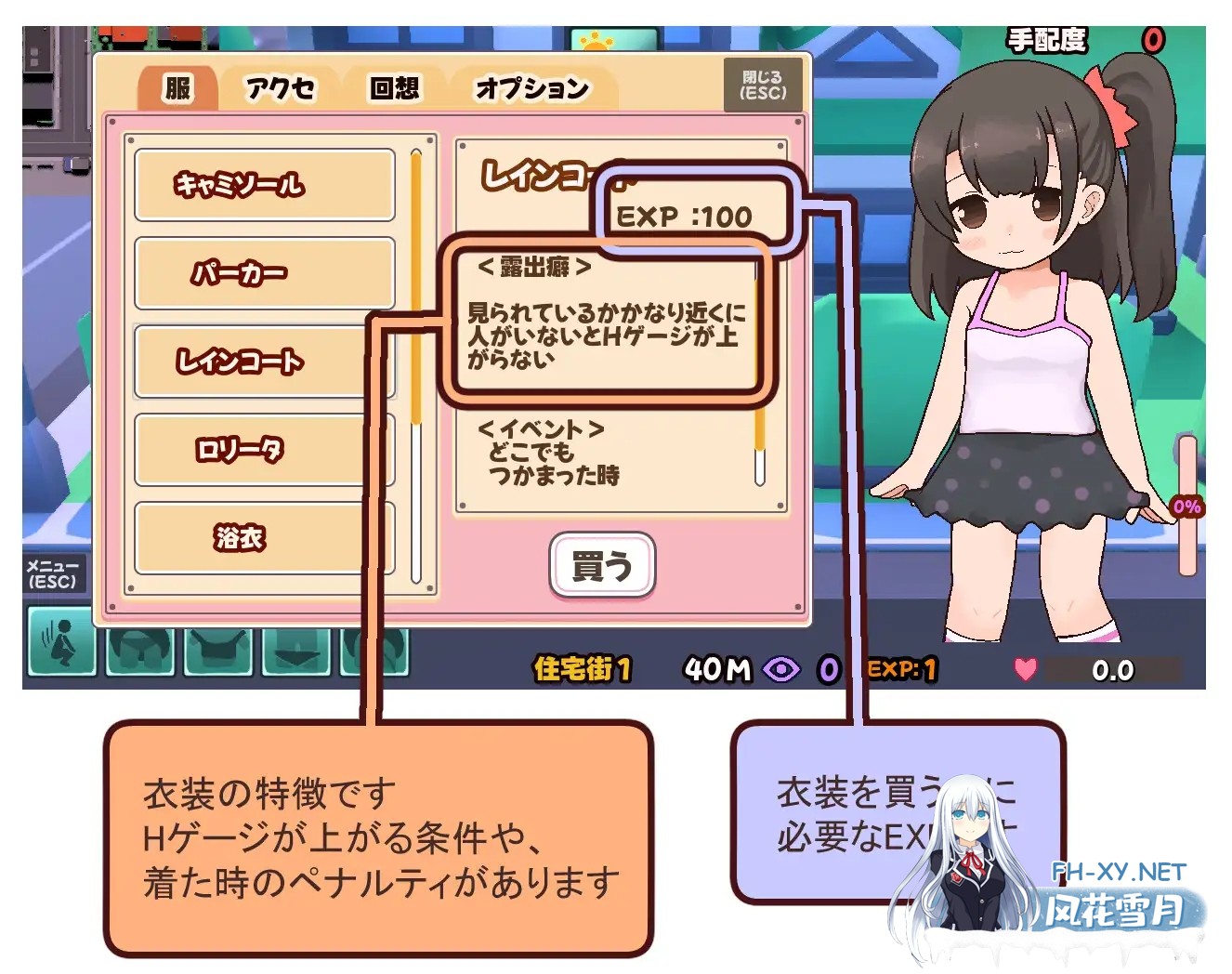This screenshot has height=974, width=1232.
Task: Switch to the アクセ tab
Action: (280, 89)
